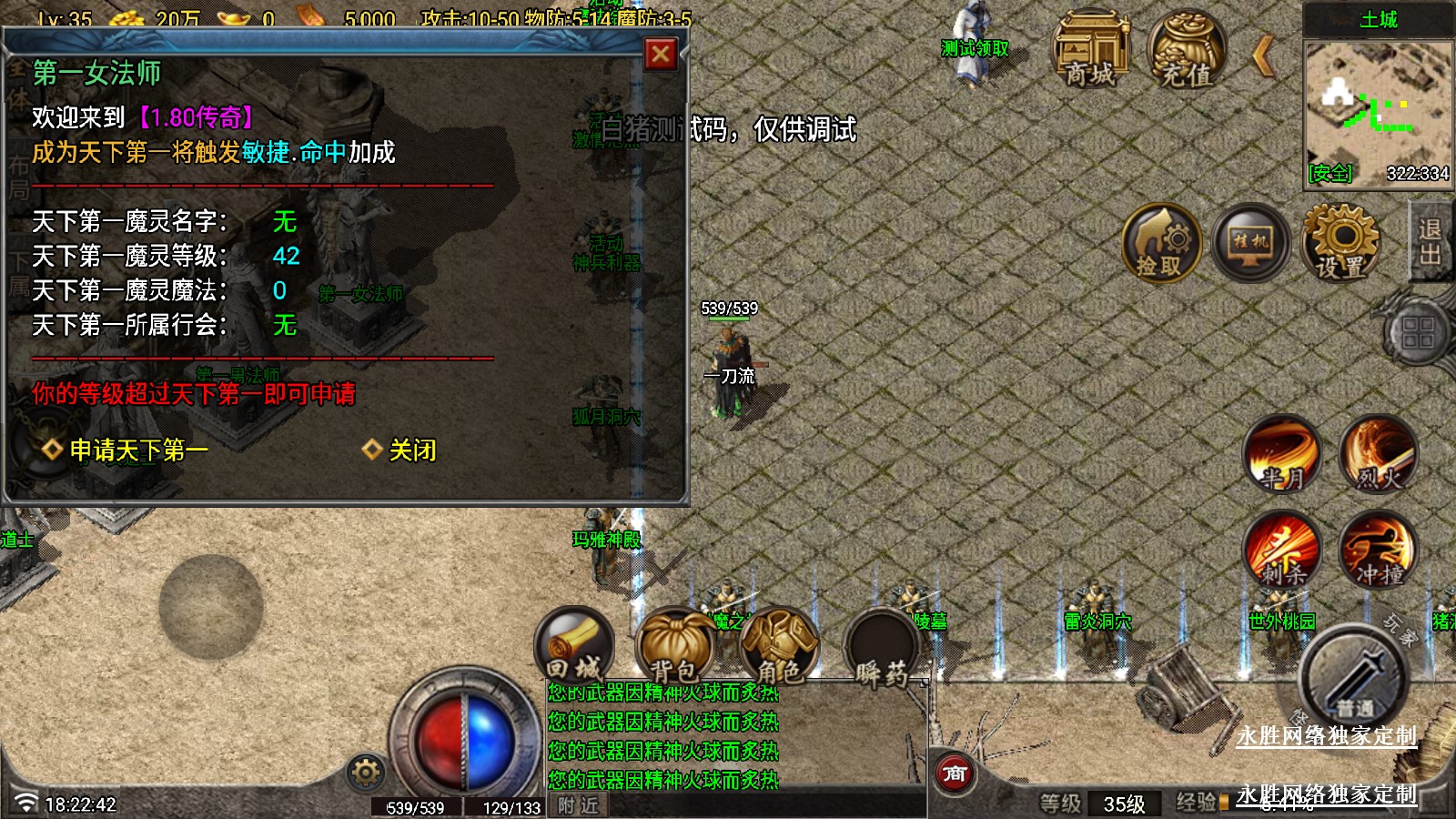Screen dimensions: 1456x819
Task: Activate the 捡取 pickup button
Action: tap(1160, 243)
